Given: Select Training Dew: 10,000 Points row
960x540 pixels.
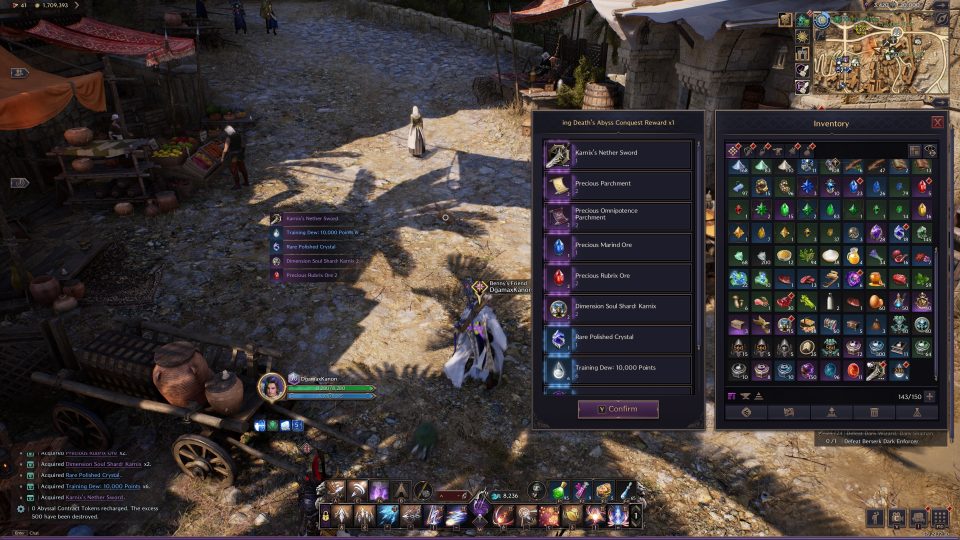Looking at the screenshot, I should pos(618,370).
